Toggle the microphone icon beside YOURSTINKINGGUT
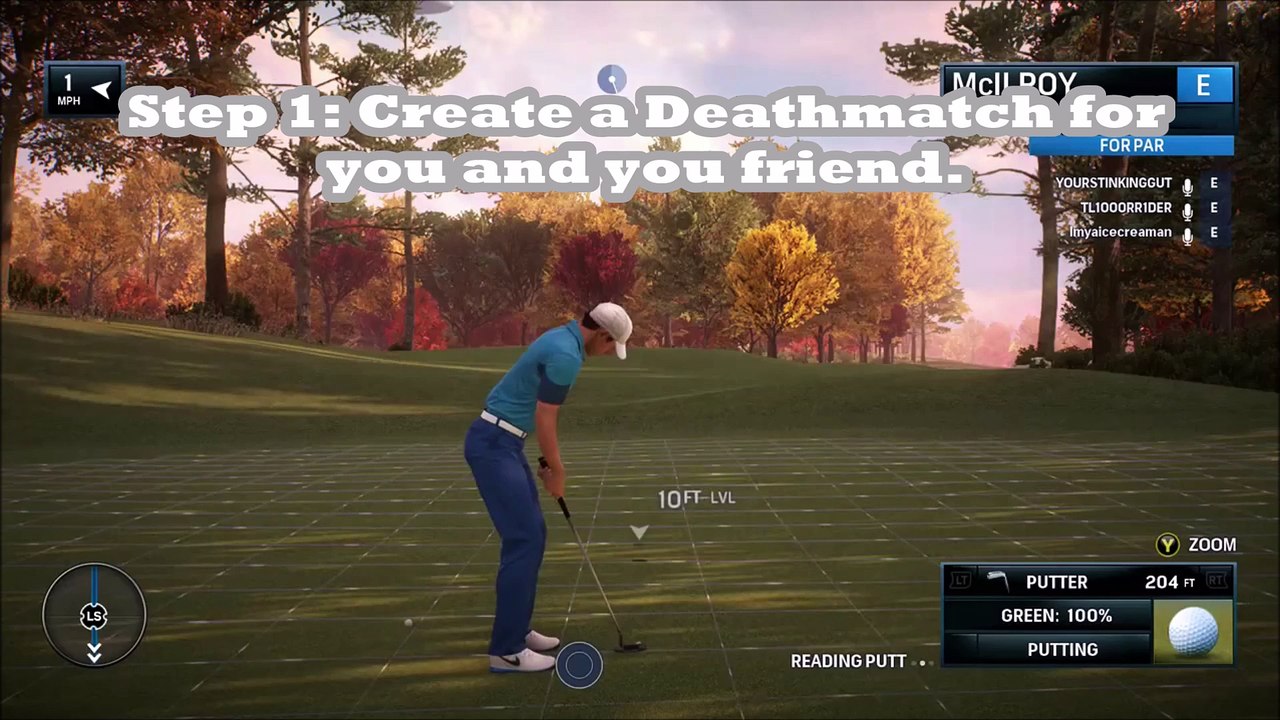The width and height of the screenshot is (1280, 720). coord(1188,185)
